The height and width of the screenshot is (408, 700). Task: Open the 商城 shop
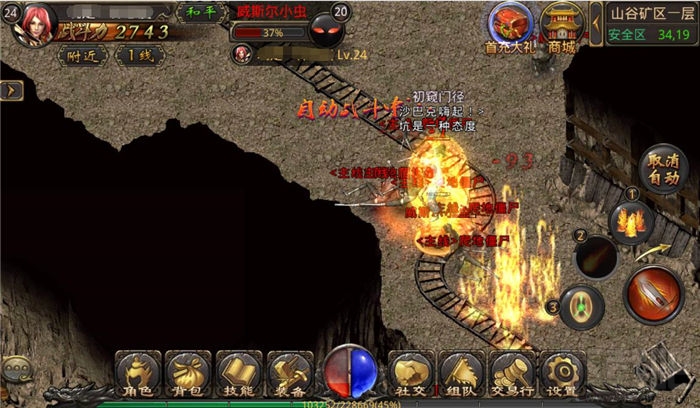point(562,25)
